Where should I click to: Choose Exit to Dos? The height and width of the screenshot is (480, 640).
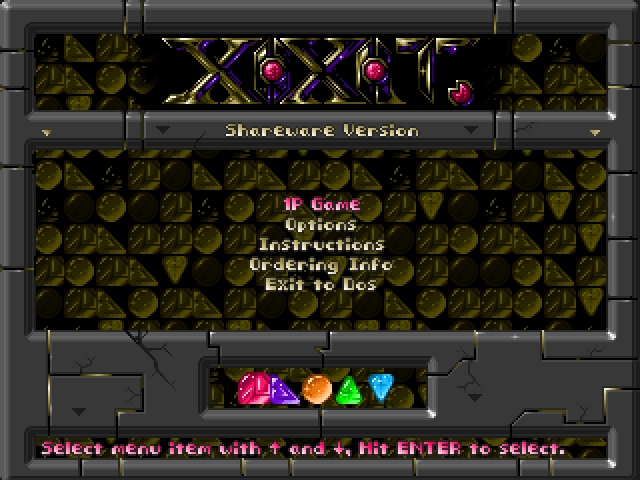[x=320, y=285]
